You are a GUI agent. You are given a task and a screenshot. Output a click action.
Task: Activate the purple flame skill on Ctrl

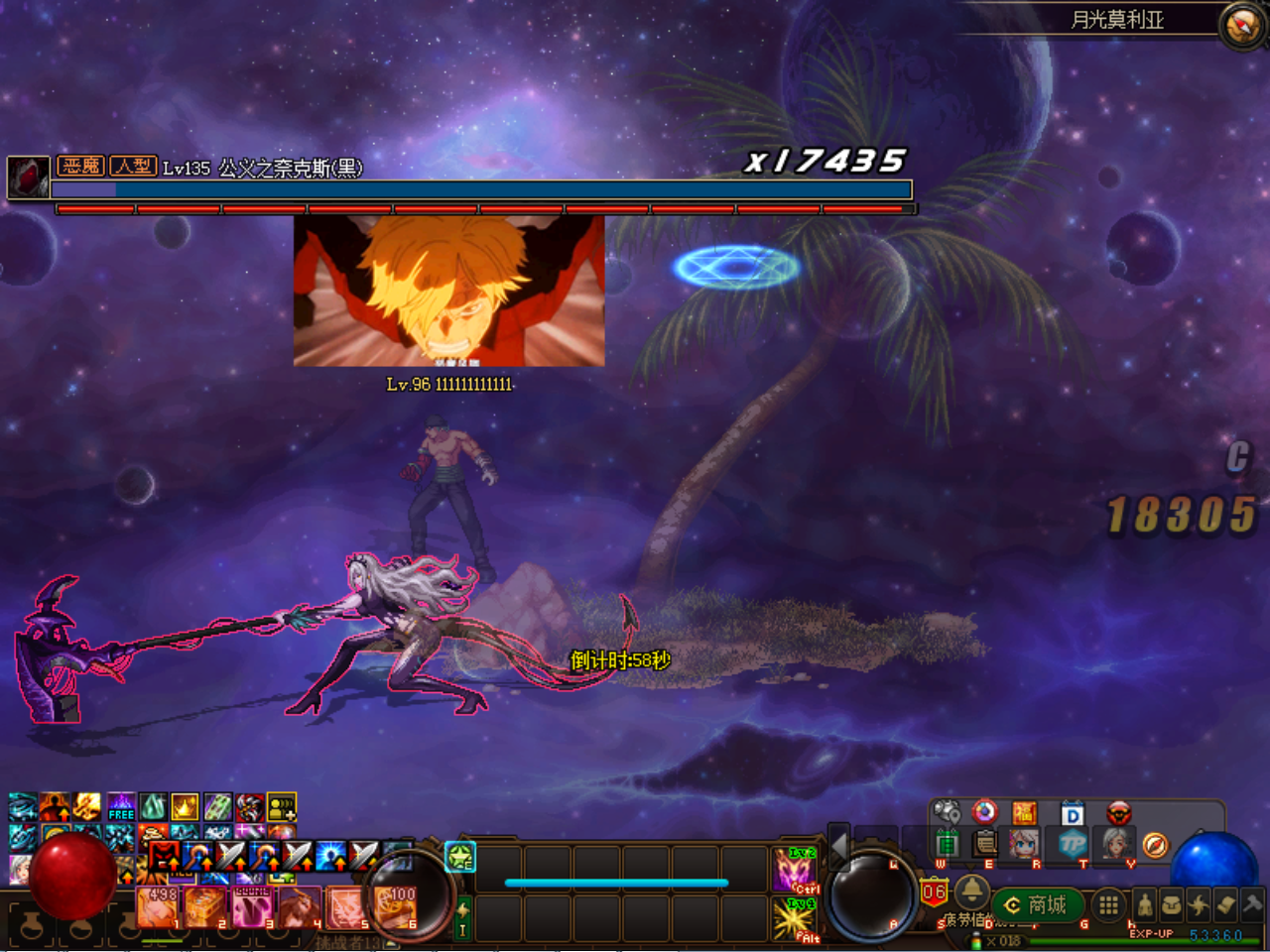[x=795, y=870]
